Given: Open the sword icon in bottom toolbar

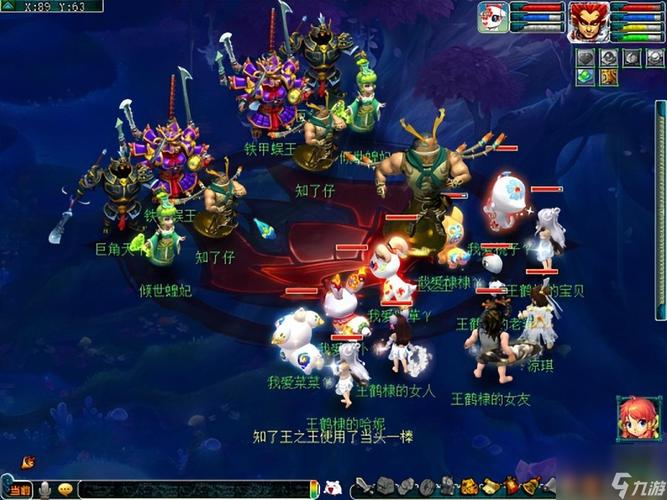Looking at the screenshot, I should click(364, 488).
